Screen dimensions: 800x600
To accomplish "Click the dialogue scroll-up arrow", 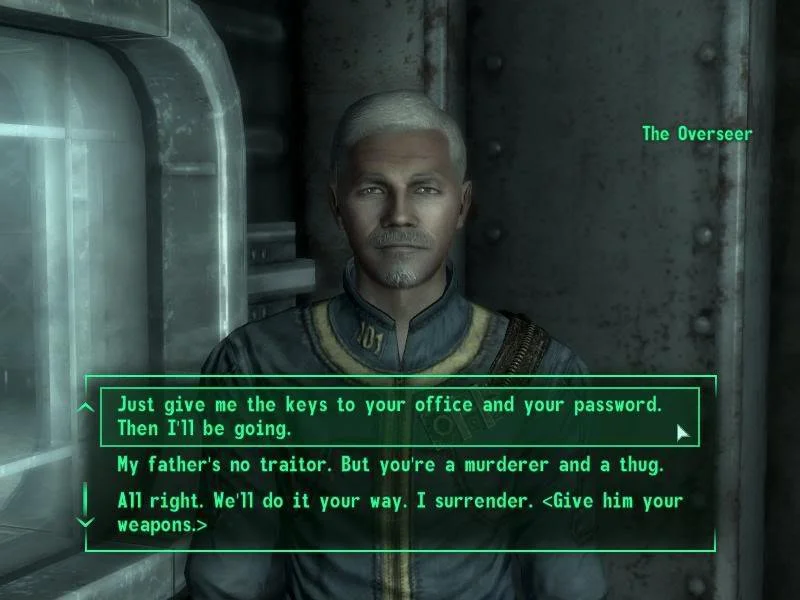I will (86, 407).
